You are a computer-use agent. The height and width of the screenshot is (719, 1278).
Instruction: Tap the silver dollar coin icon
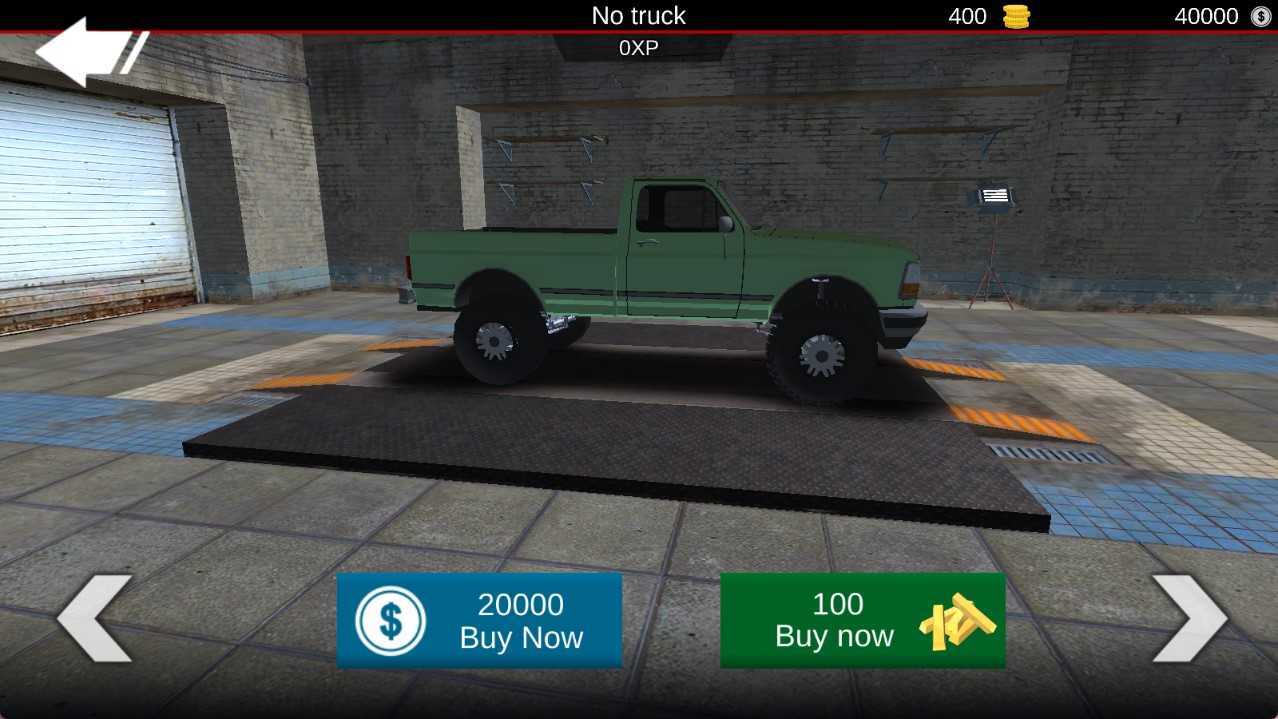click(x=1260, y=16)
